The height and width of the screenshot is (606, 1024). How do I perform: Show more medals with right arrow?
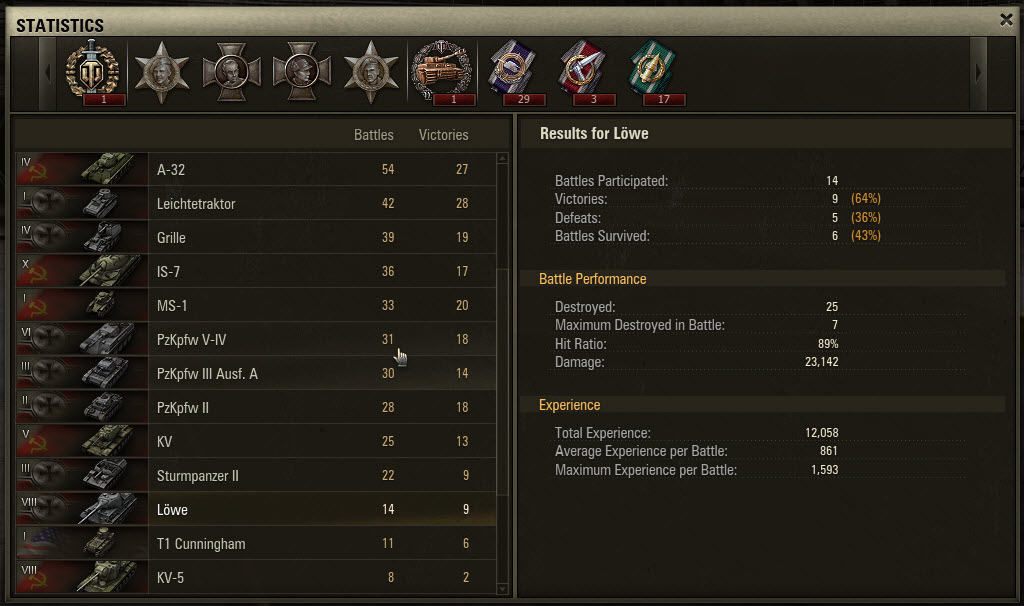(979, 73)
